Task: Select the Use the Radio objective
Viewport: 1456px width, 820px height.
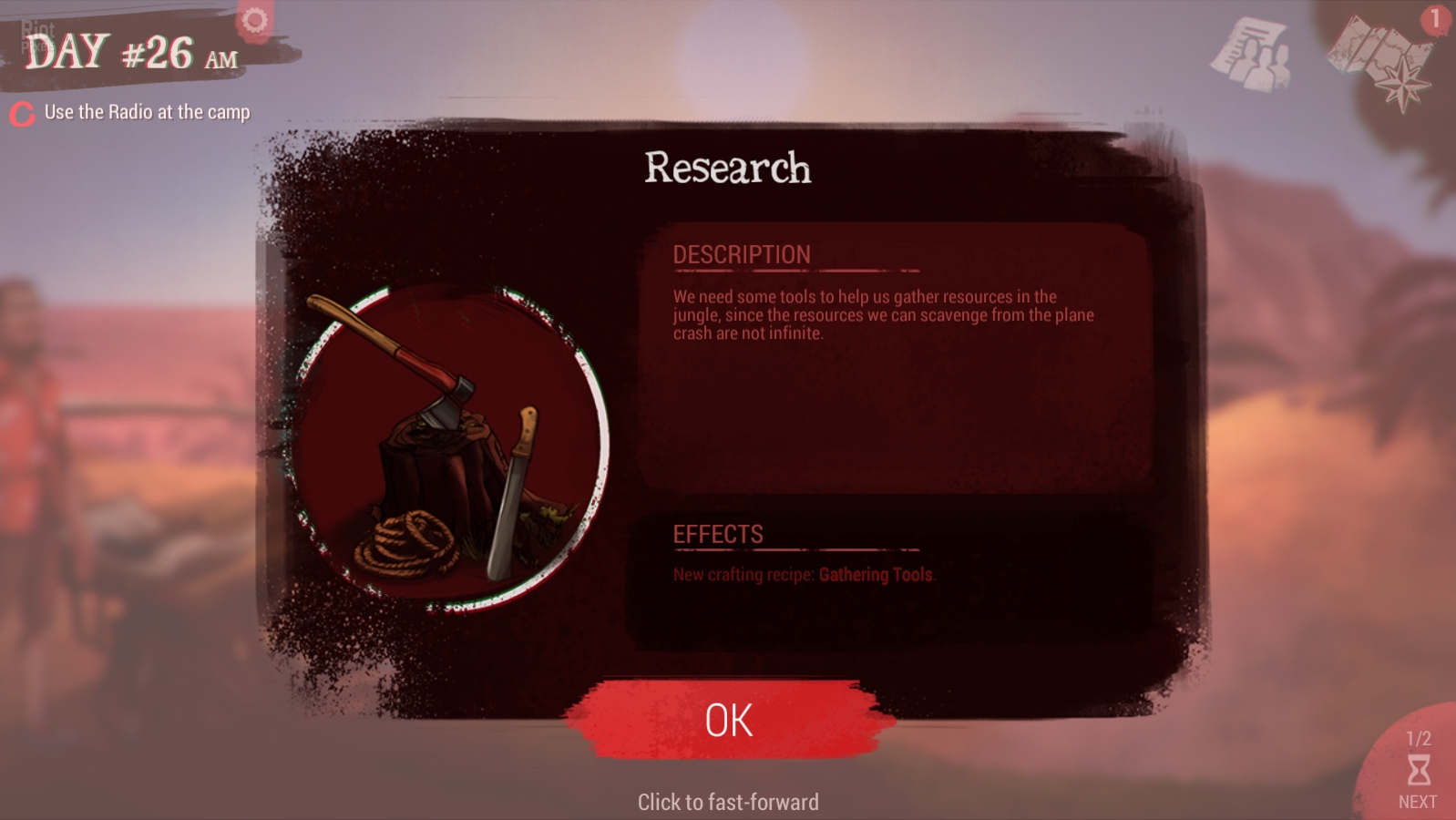Action: 146,112
